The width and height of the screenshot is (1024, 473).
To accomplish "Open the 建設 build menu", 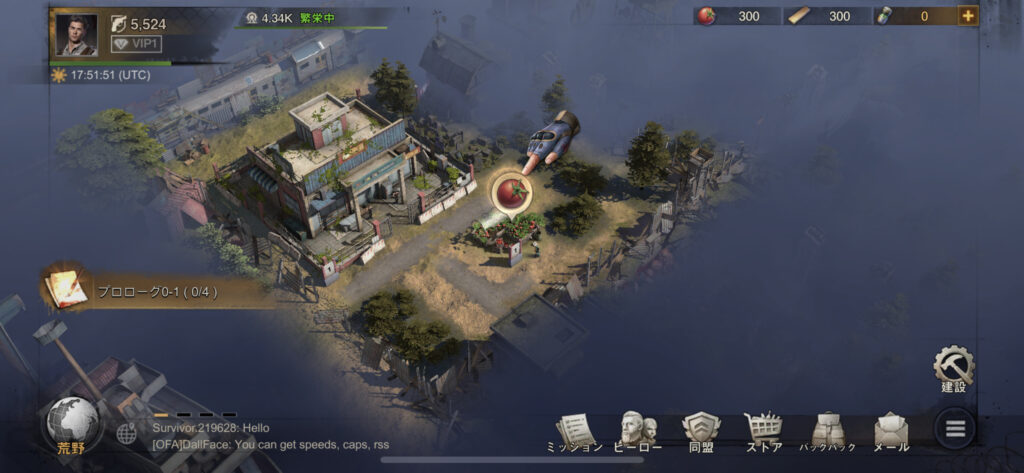I will (953, 369).
